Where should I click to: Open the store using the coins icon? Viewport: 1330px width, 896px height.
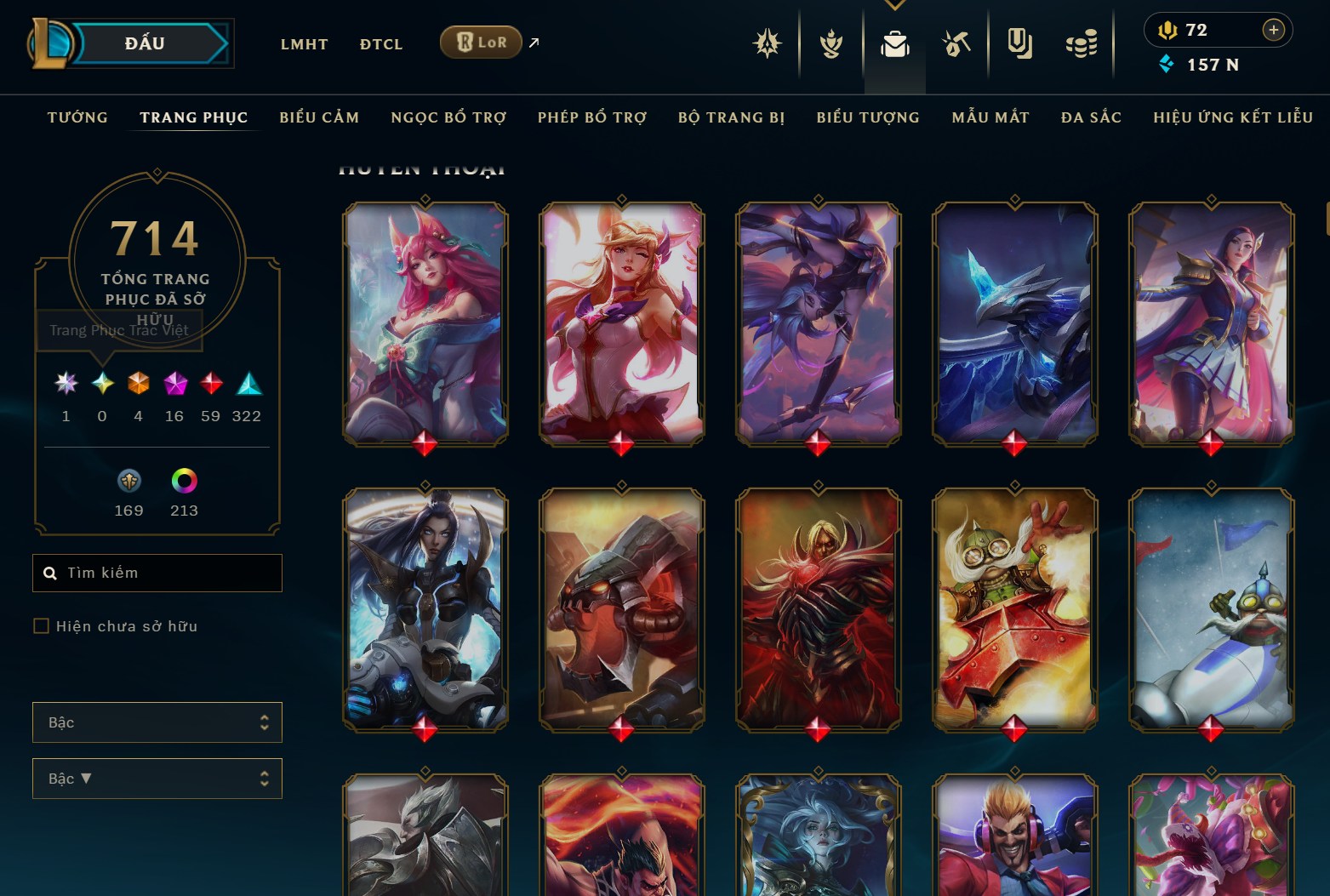(x=1081, y=44)
